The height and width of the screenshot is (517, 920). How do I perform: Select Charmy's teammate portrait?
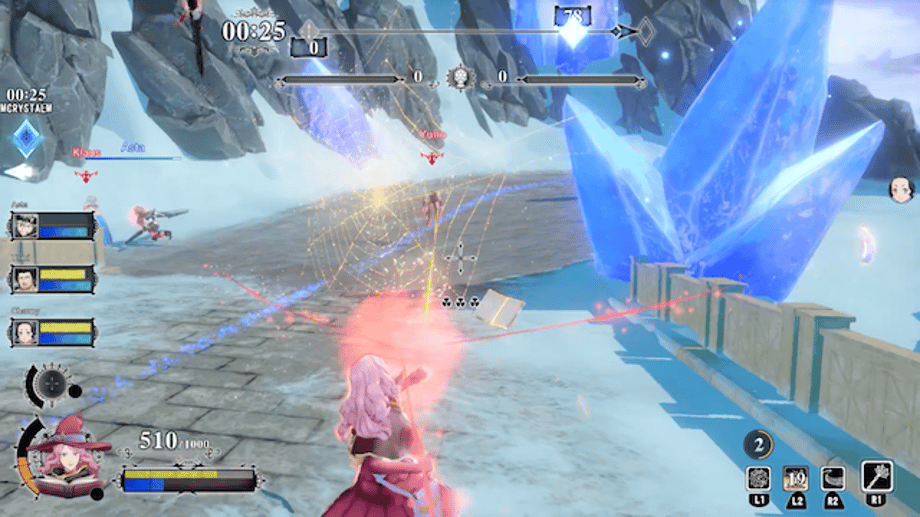click(26, 332)
